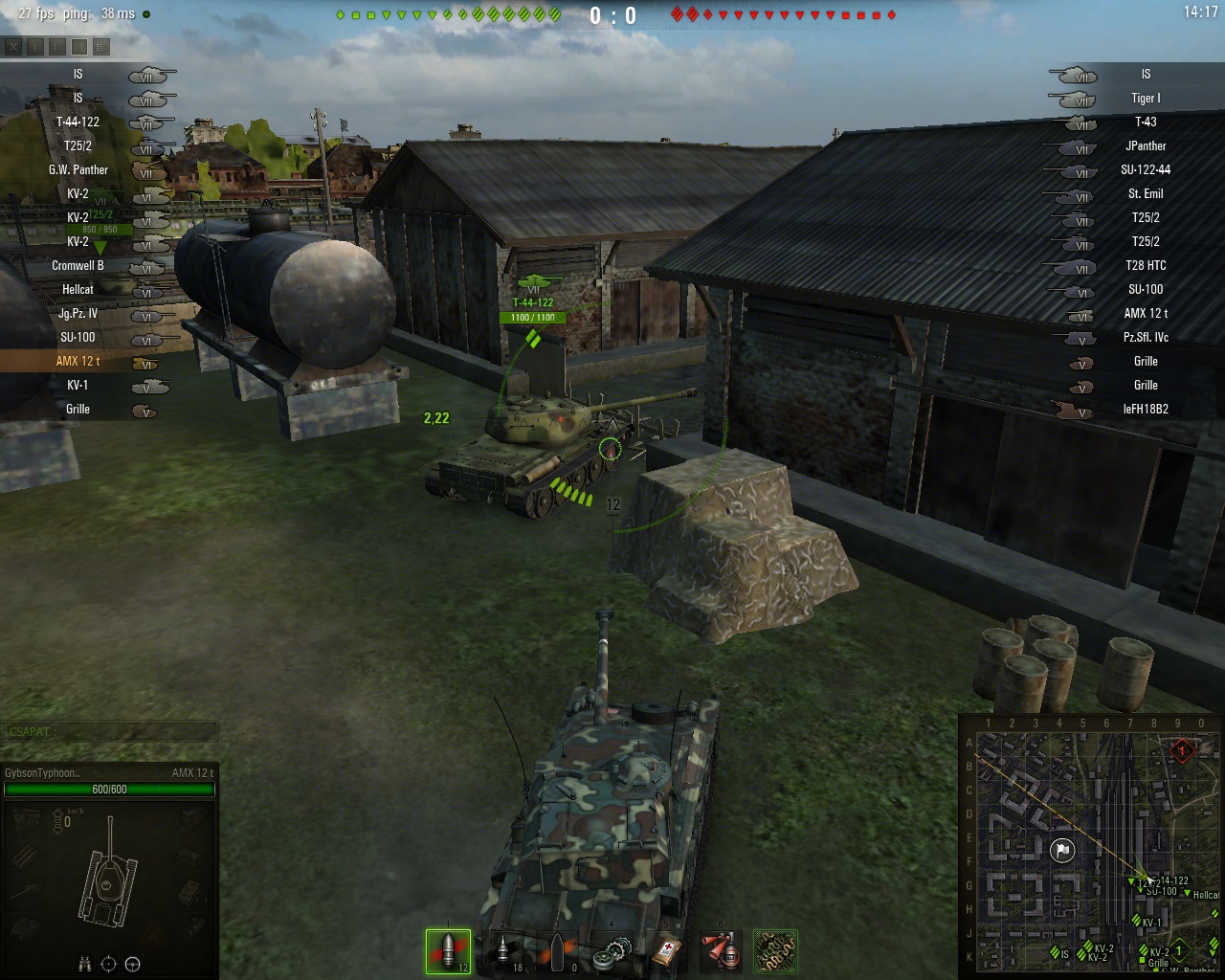Select T28 HTC in the enemy team list

point(1146,265)
